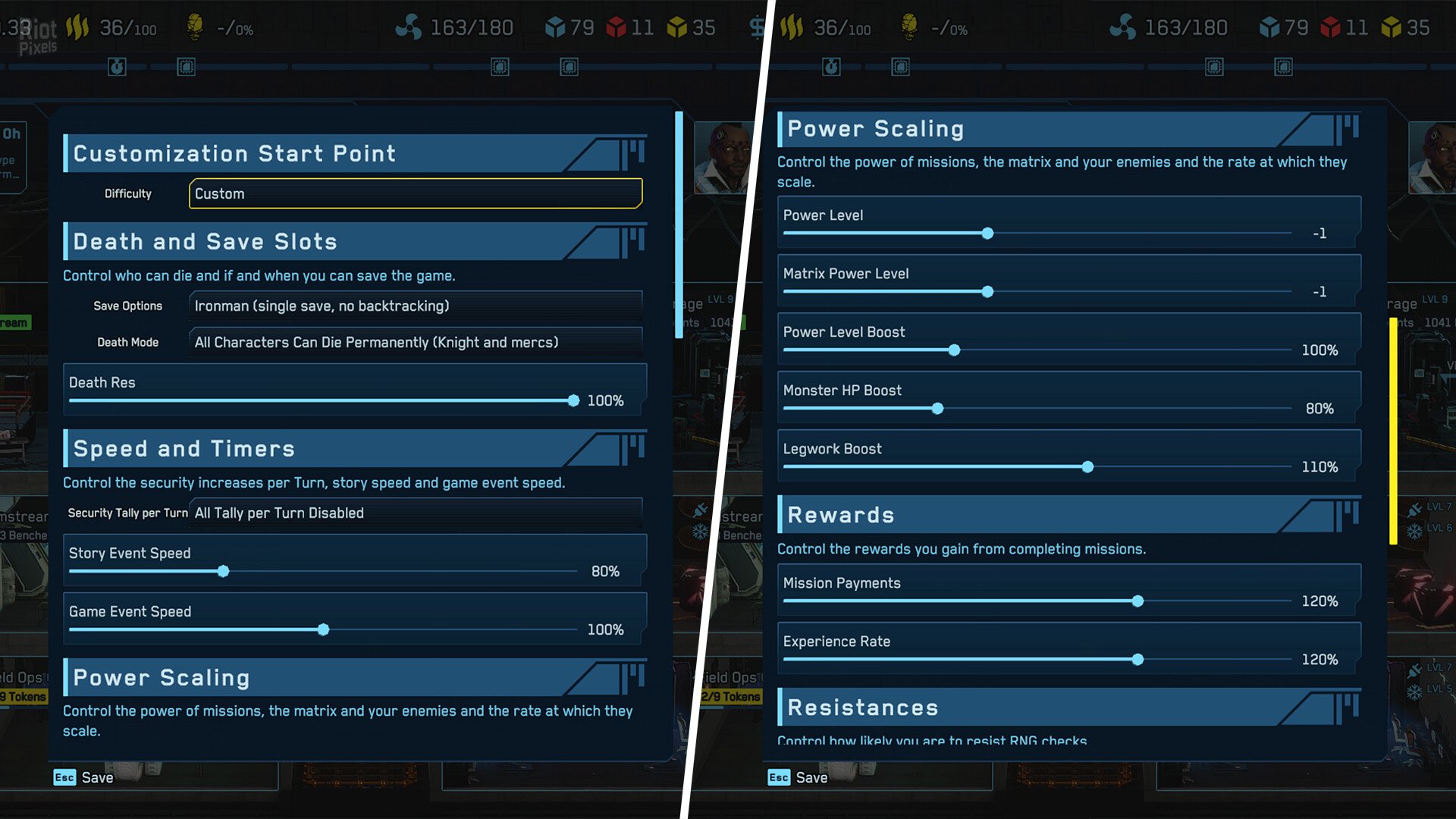The width and height of the screenshot is (1456, 819).
Task: Open the Death Mode selector
Action: tap(416, 342)
